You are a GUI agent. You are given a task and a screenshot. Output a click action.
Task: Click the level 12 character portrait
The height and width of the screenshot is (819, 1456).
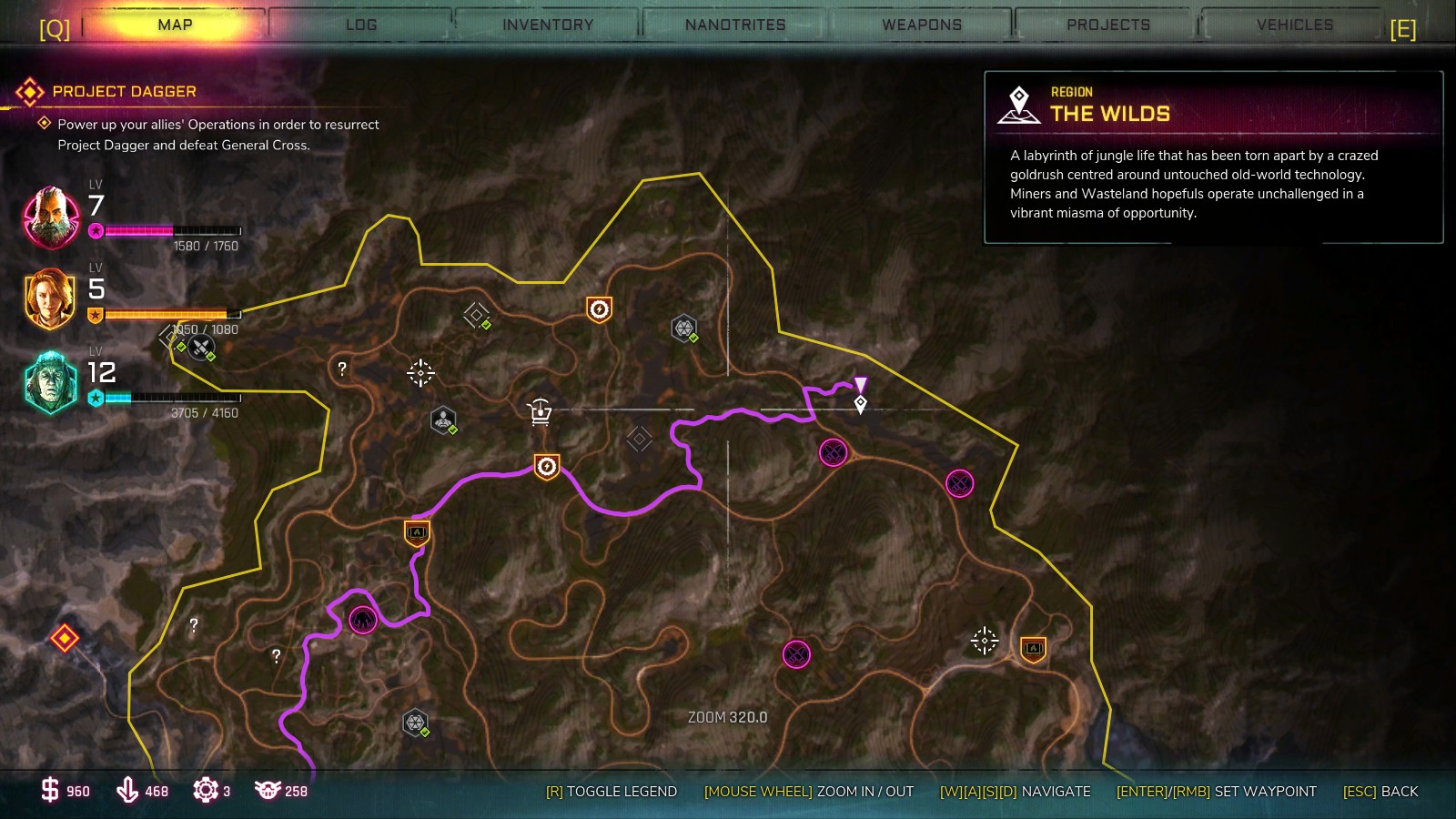(x=50, y=382)
